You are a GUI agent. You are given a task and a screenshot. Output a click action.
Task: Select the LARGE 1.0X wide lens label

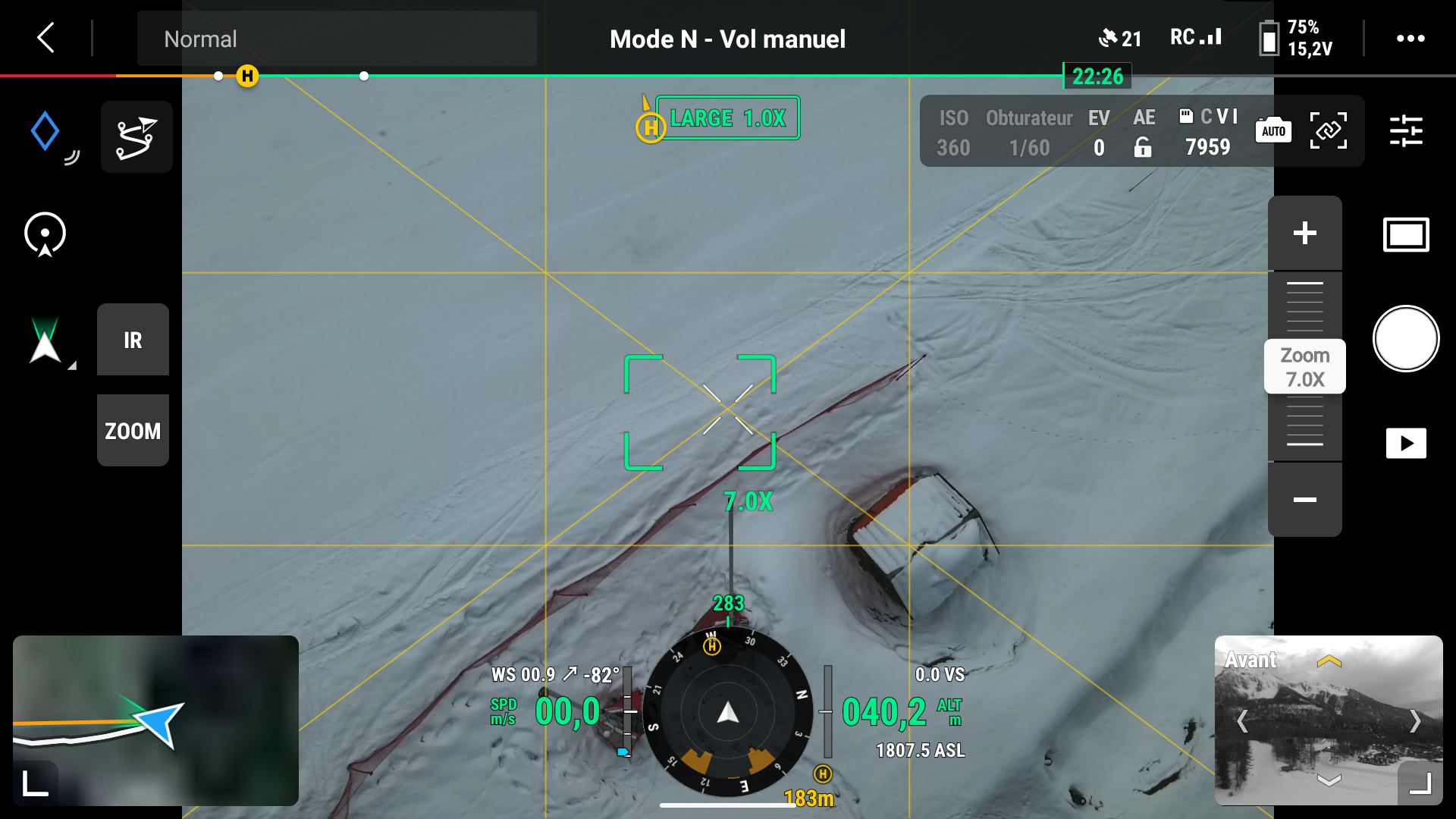pyautogui.click(x=727, y=118)
